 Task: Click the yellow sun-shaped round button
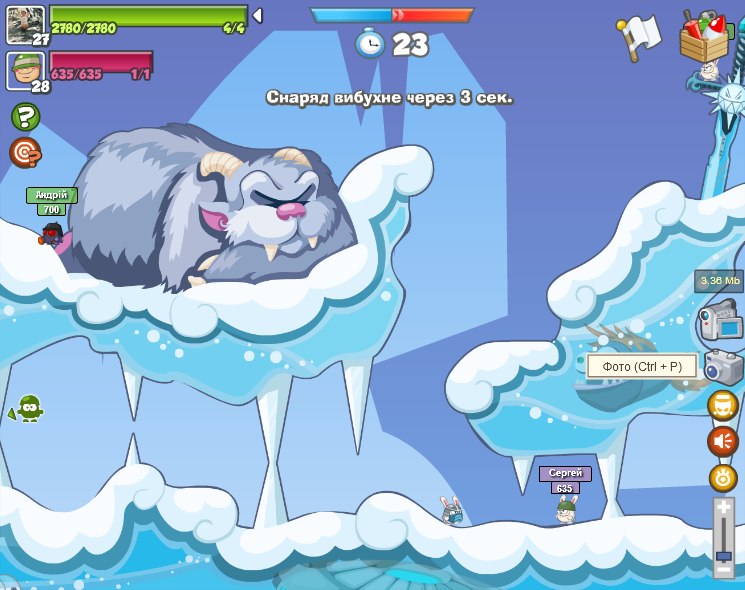coord(722,477)
